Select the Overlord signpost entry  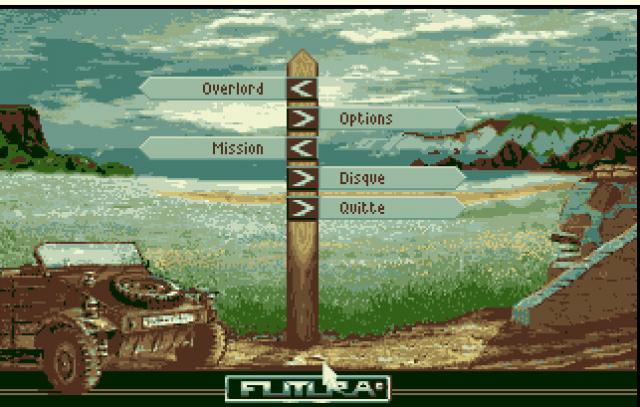point(231,89)
